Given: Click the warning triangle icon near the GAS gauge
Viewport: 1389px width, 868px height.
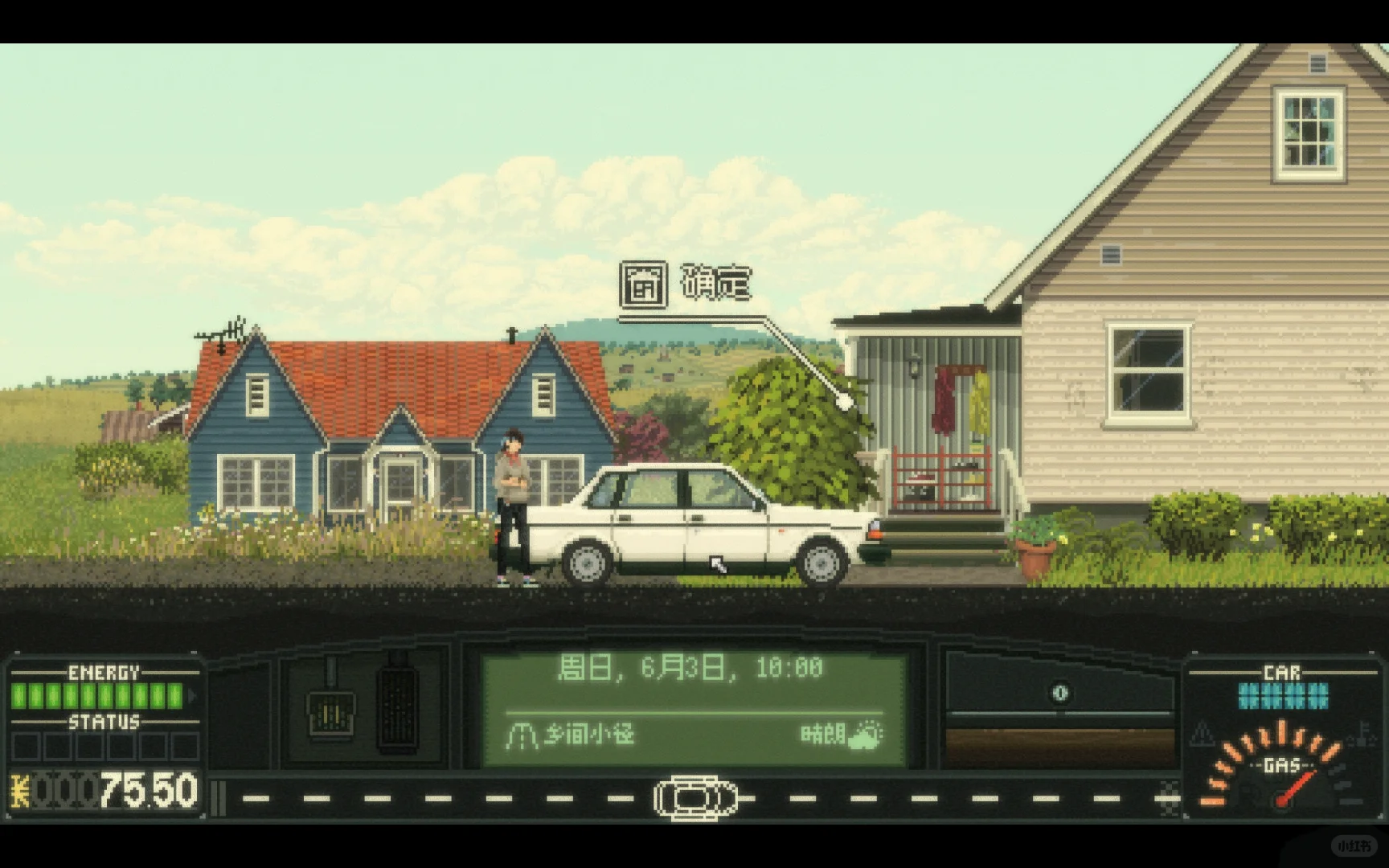Looking at the screenshot, I should (1203, 733).
